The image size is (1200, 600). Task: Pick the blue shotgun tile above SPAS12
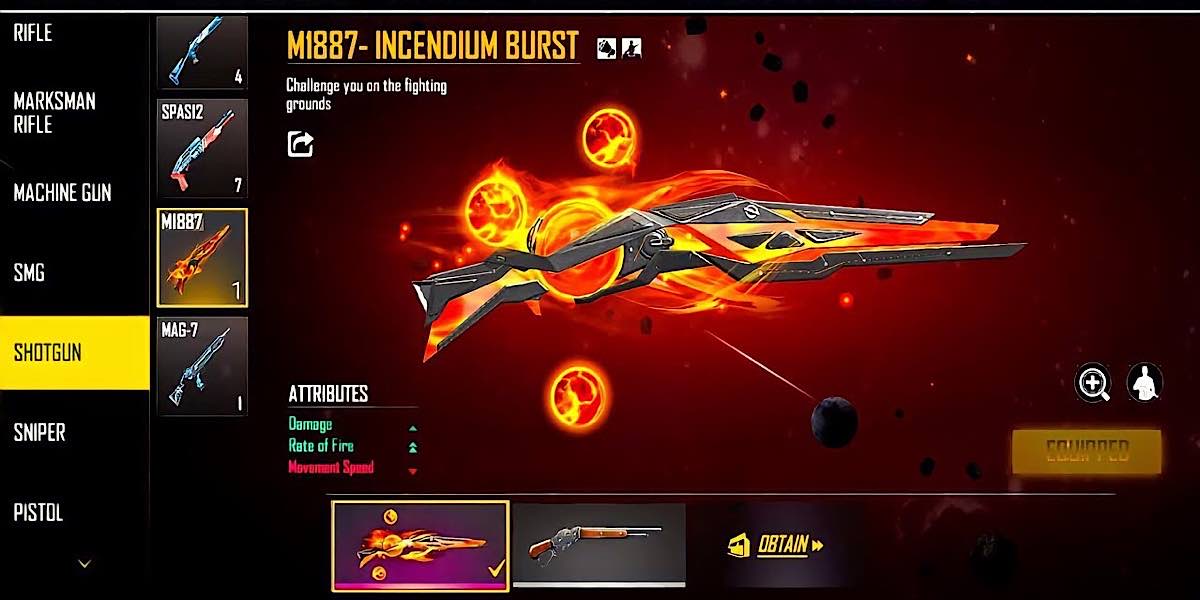pyautogui.click(x=202, y=52)
